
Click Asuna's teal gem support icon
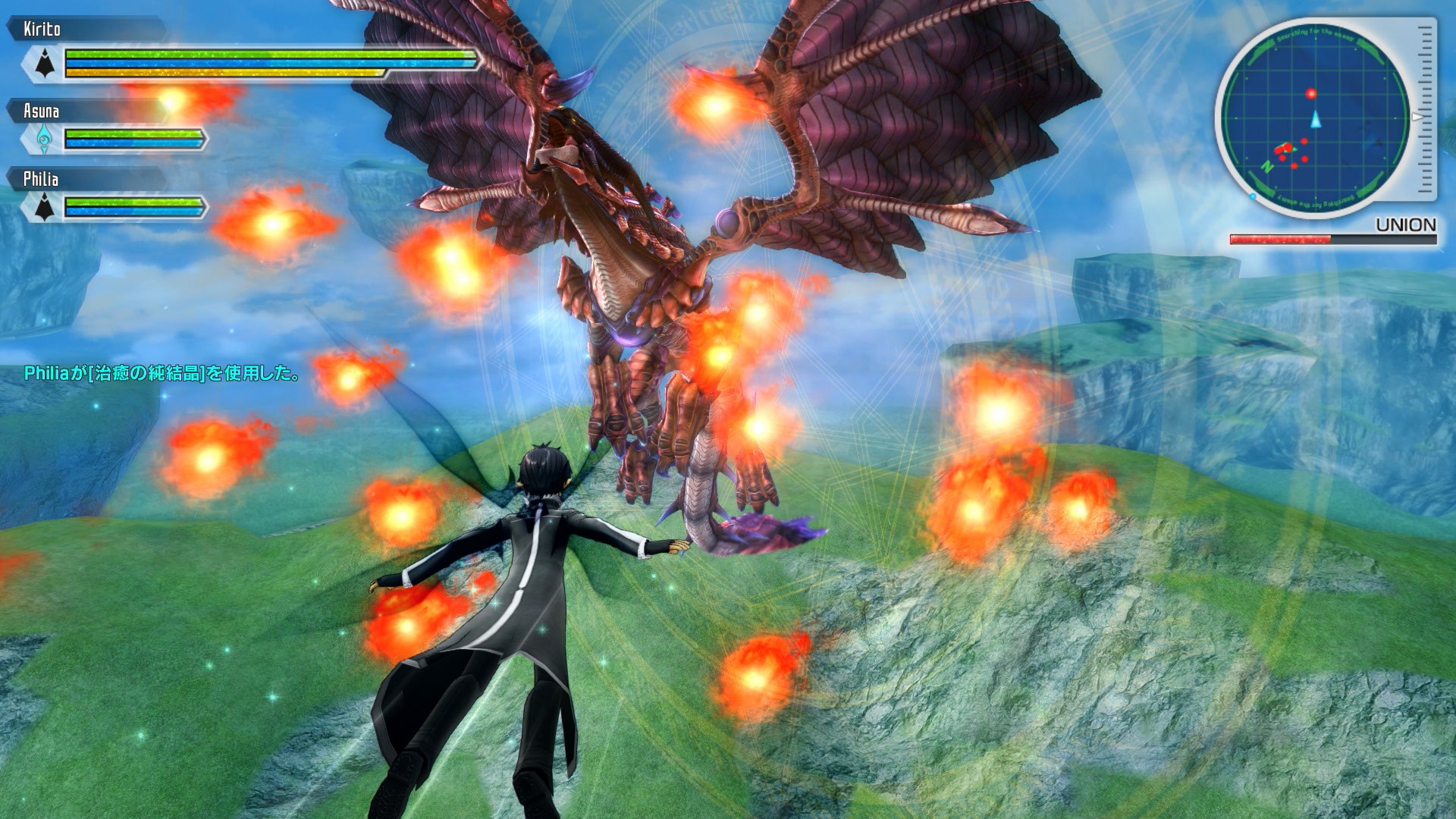click(x=44, y=138)
